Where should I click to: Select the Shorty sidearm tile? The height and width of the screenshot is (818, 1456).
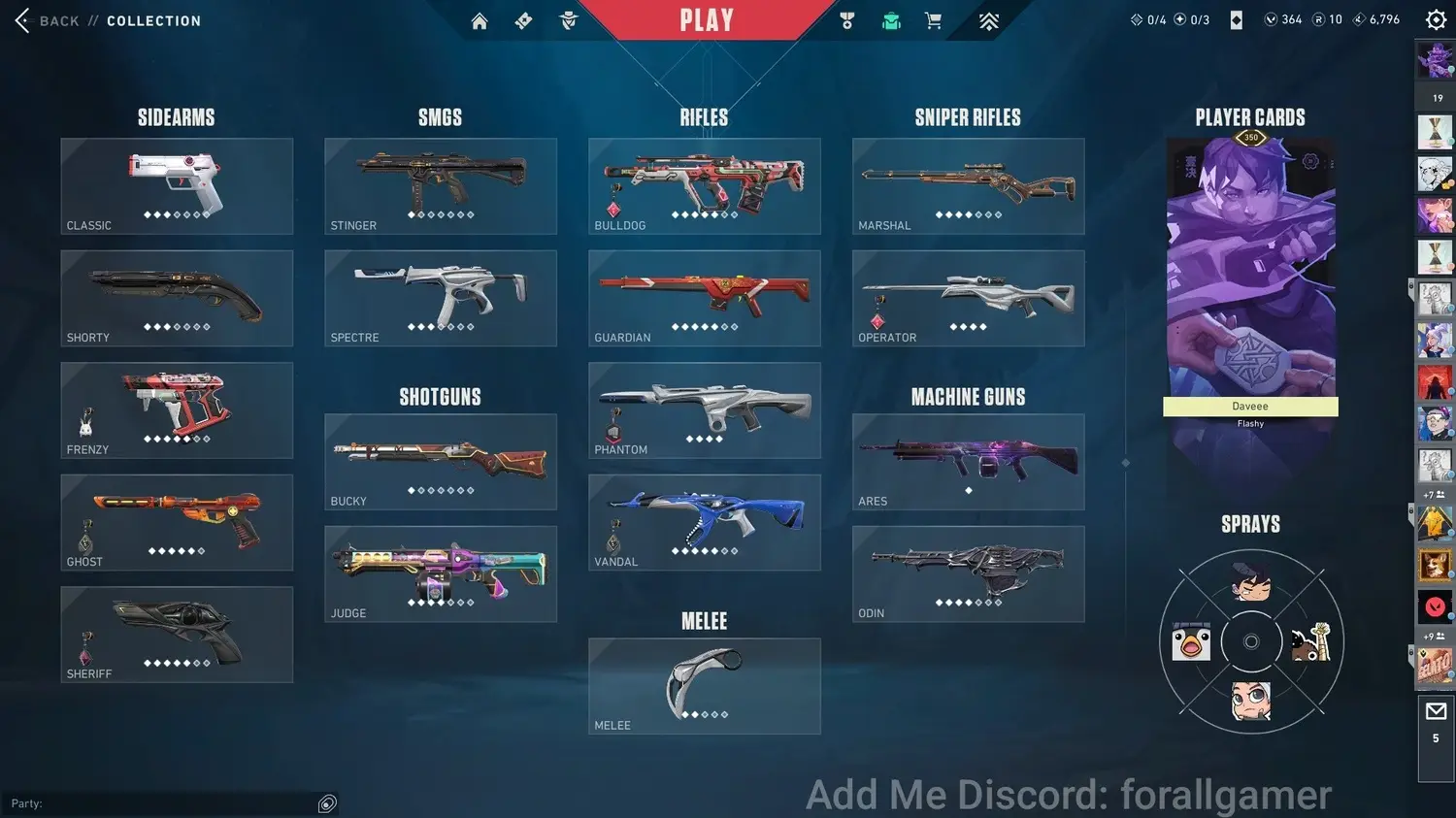point(177,298)
